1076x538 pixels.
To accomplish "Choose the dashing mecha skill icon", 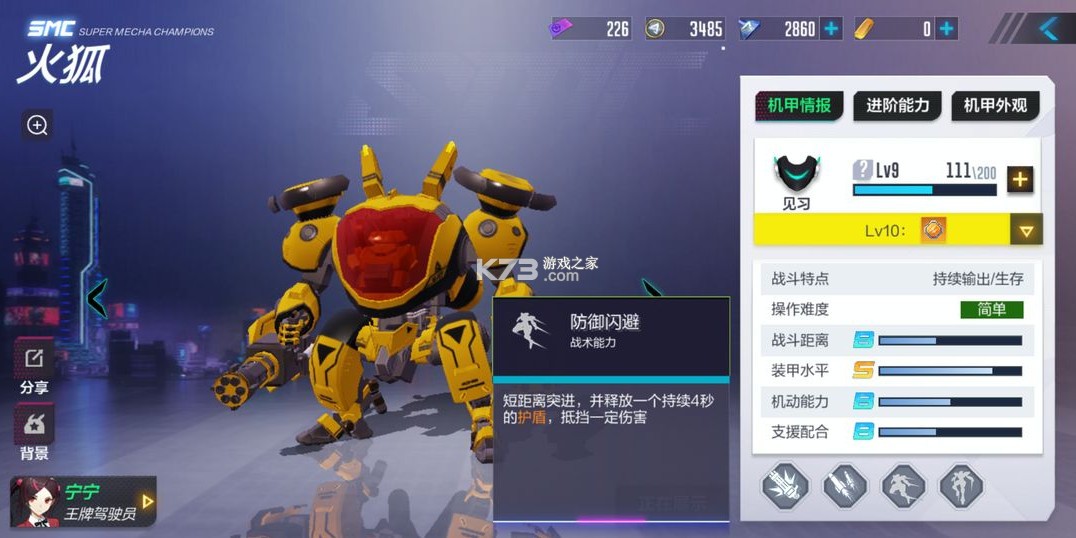I will (x=903, y=487).
